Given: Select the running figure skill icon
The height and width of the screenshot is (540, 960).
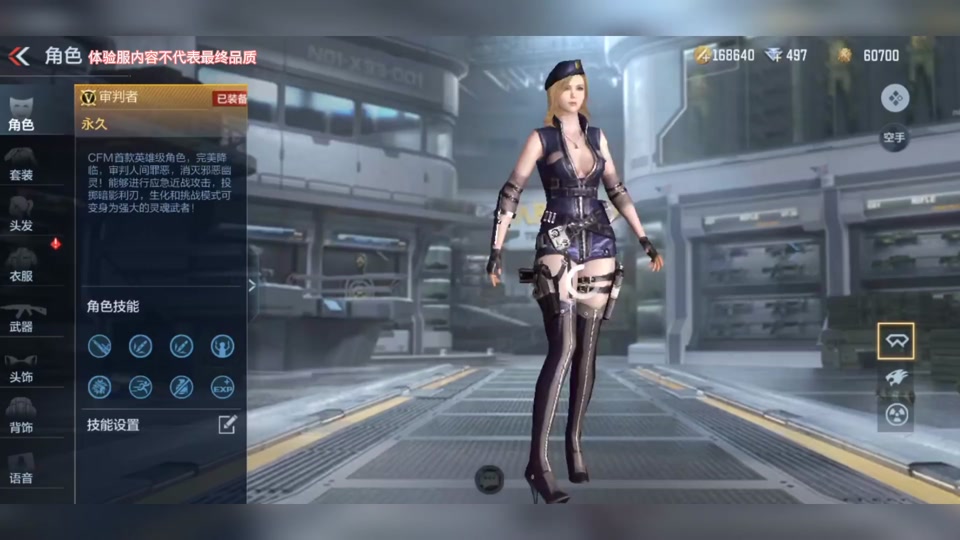Looking at the screenshot, I should click(x=141, y=387).
